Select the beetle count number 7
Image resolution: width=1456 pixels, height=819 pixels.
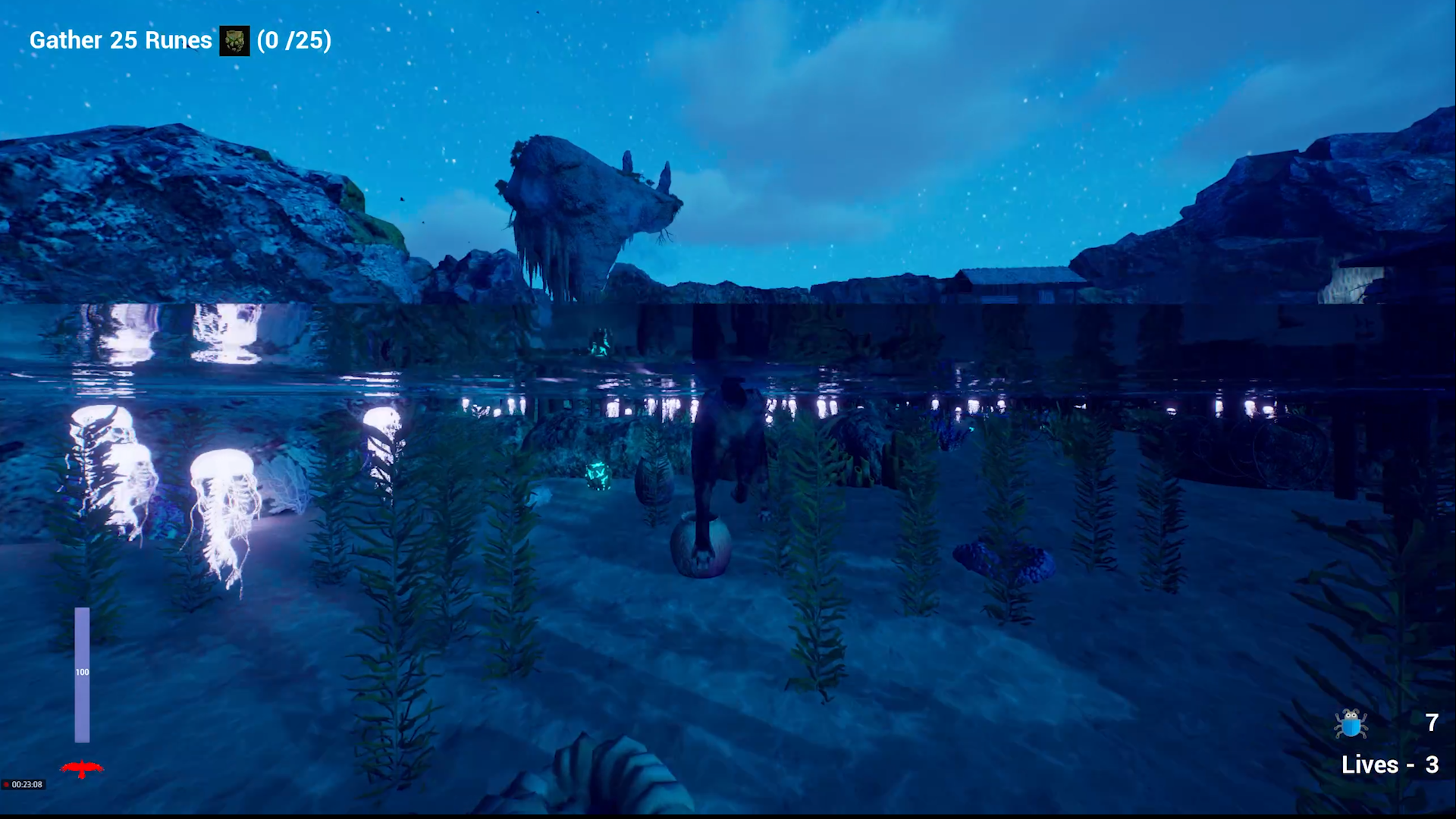tap(1431, 723)
